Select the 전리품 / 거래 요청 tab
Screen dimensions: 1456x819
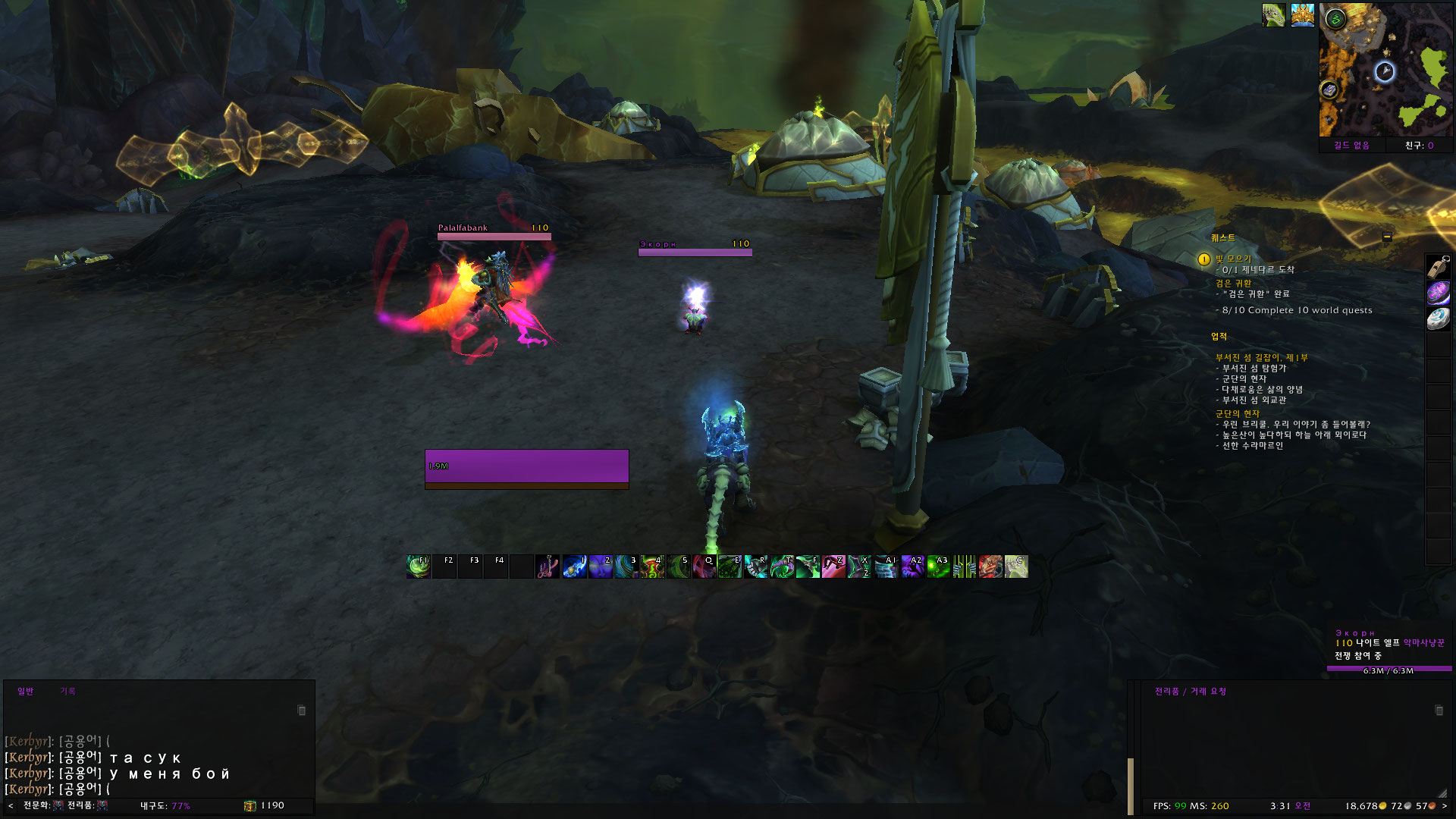pyautogui.click(x=1190, y=691)
